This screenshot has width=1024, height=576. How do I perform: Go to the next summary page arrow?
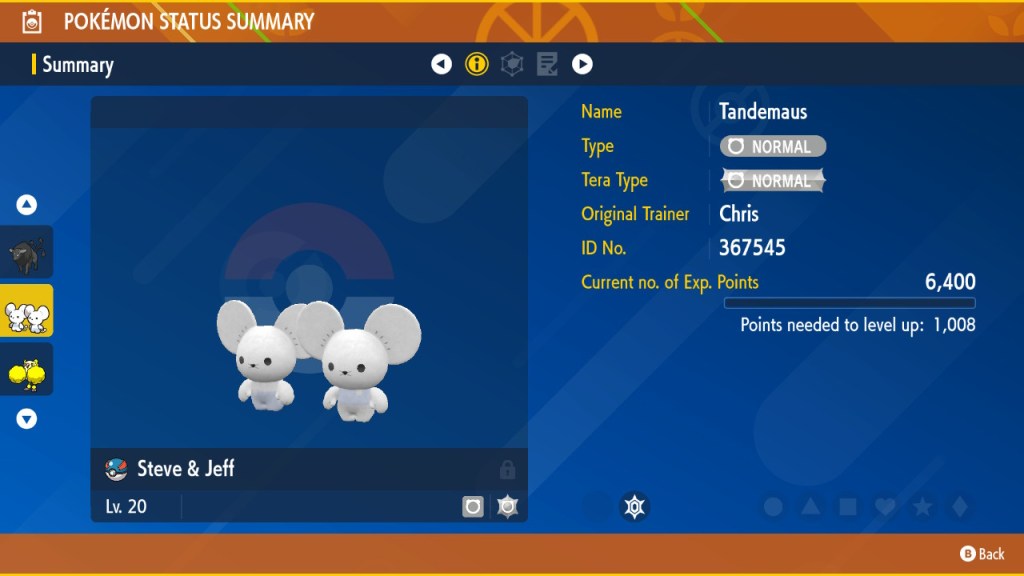point(582,65)
